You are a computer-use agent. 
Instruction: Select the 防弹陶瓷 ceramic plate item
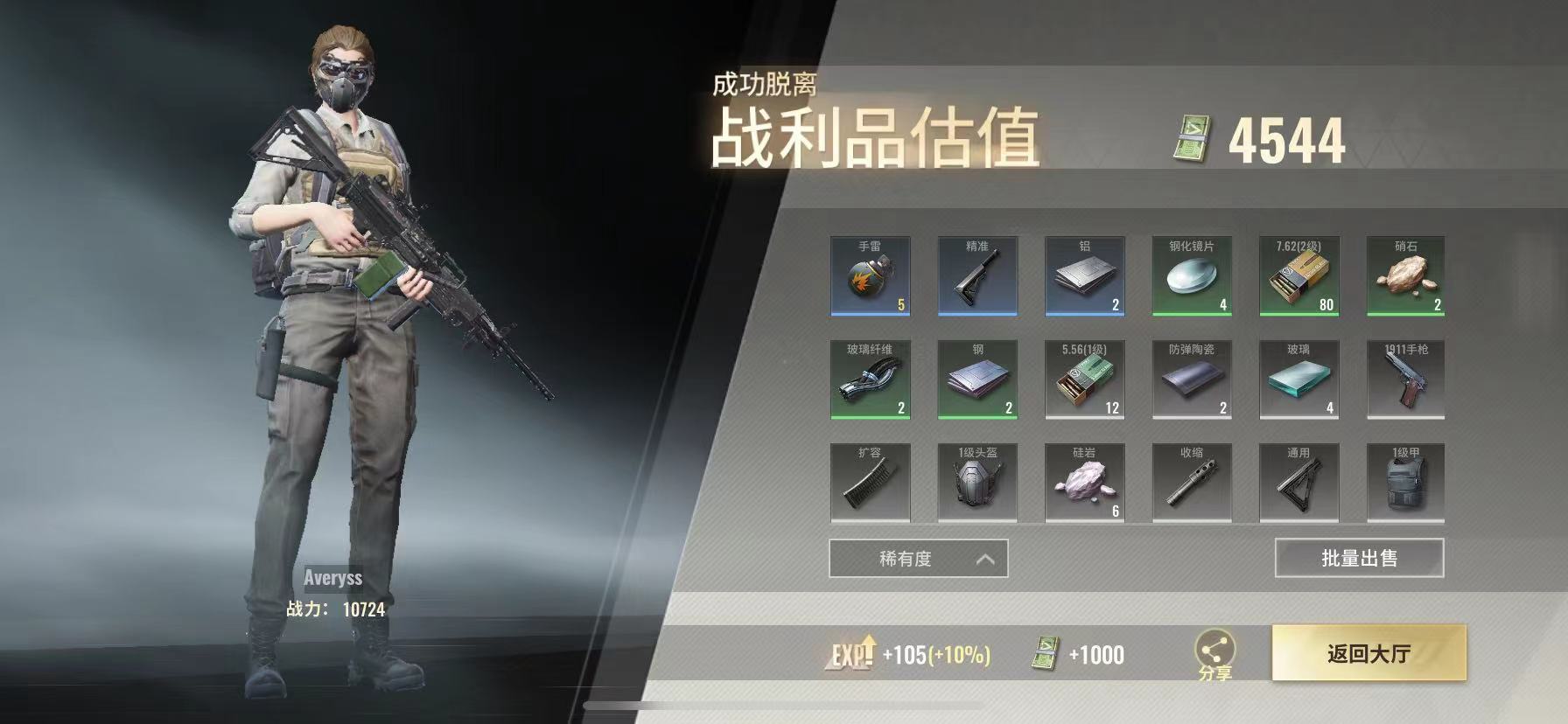tap(1192, 379)
